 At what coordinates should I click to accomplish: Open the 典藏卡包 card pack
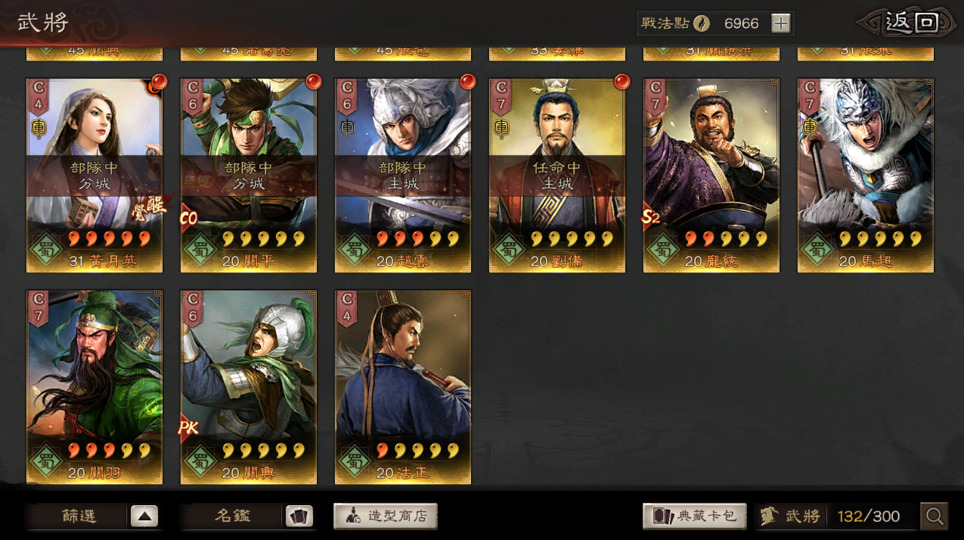[694, 516]
